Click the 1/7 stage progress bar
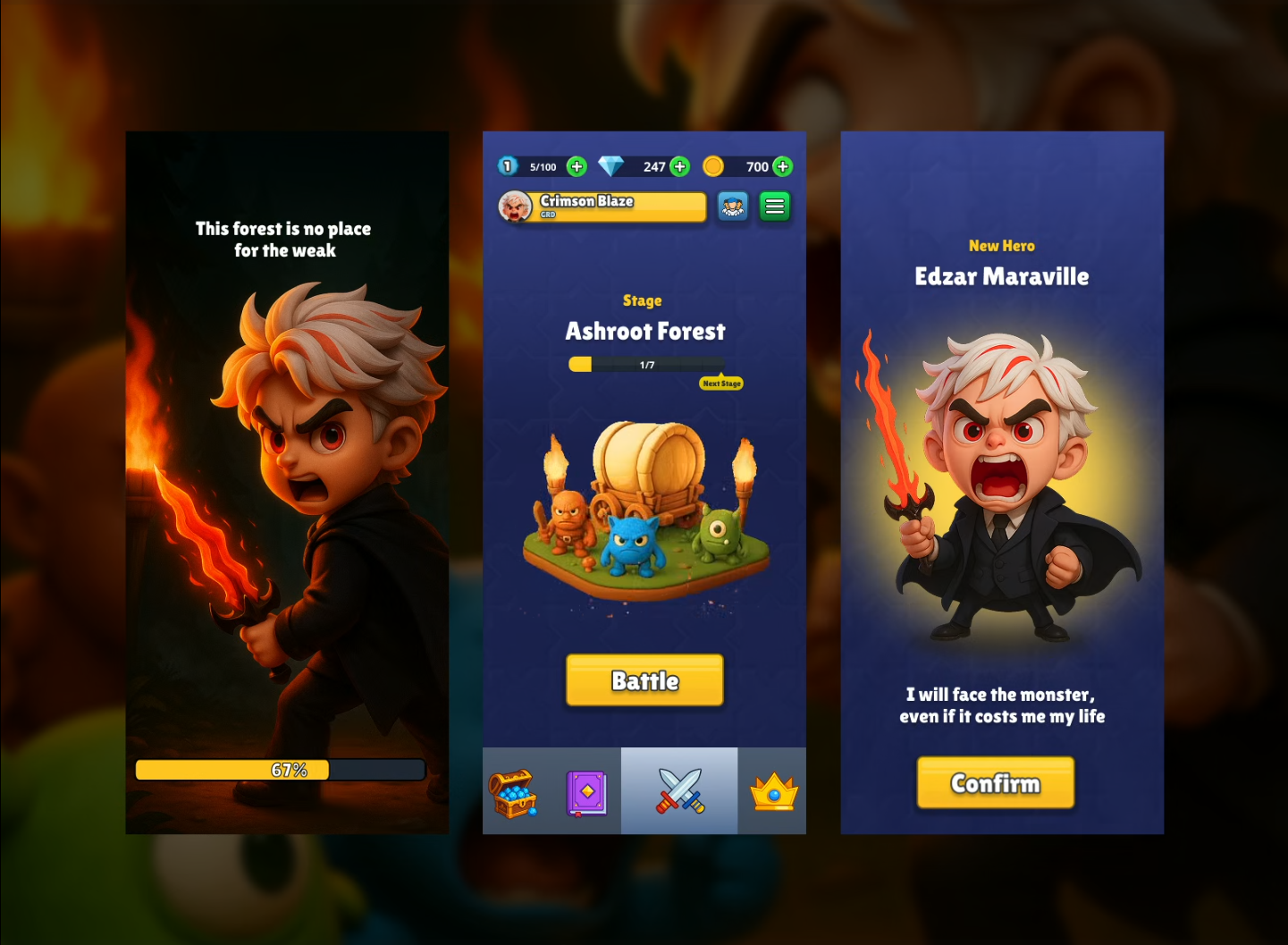The height and width of the screenshot is (945, 1288). (x=644, y=363)
